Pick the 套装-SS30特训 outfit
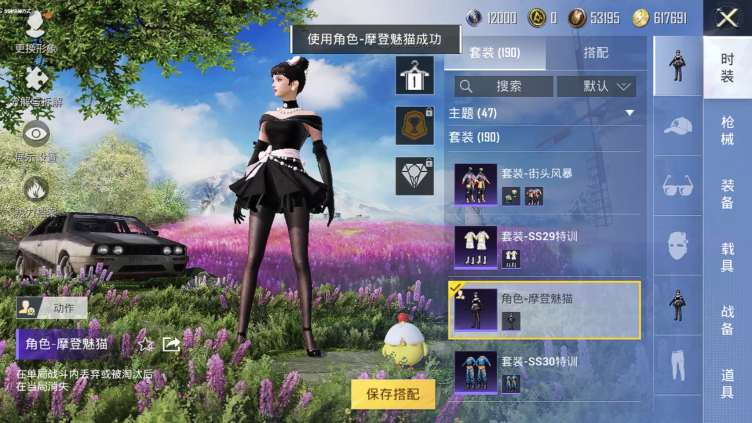 (544, 370)
